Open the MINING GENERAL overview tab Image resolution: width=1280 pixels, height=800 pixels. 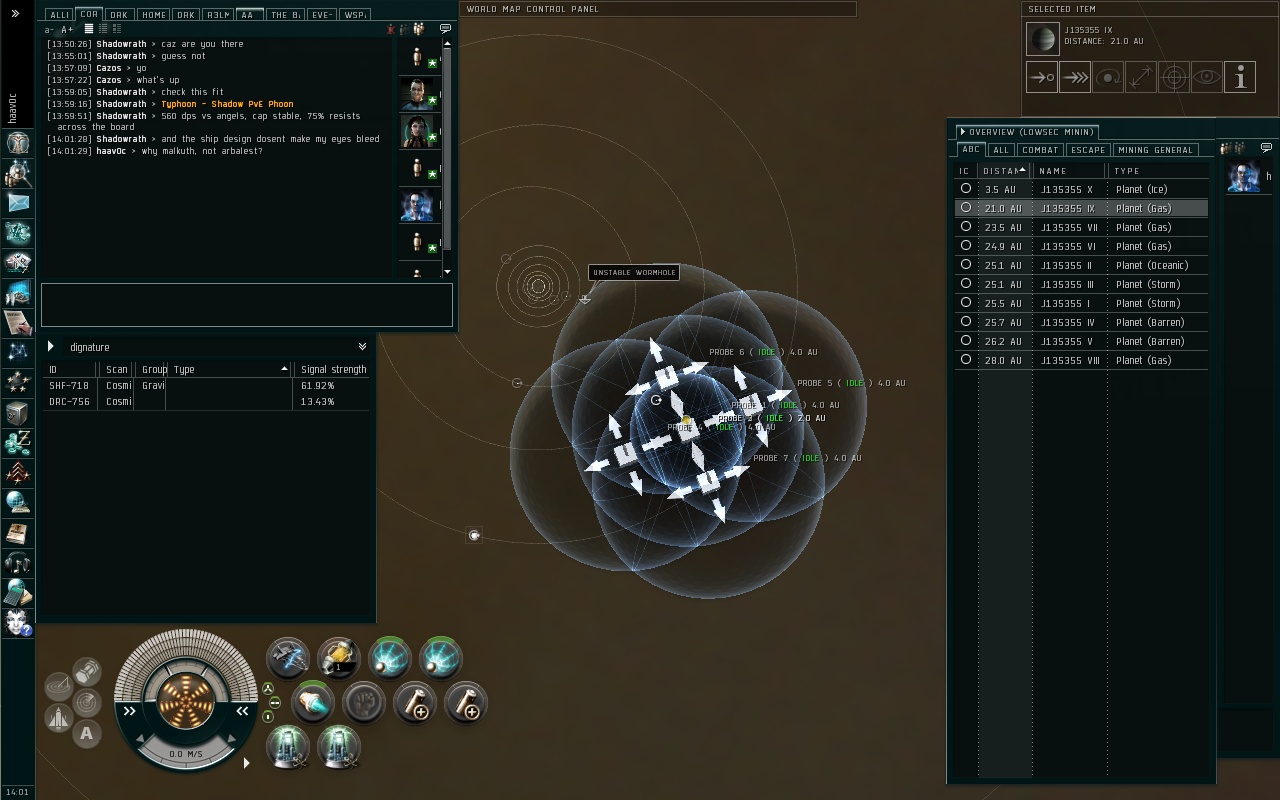pyautogui.click(x=1154, y=150)
